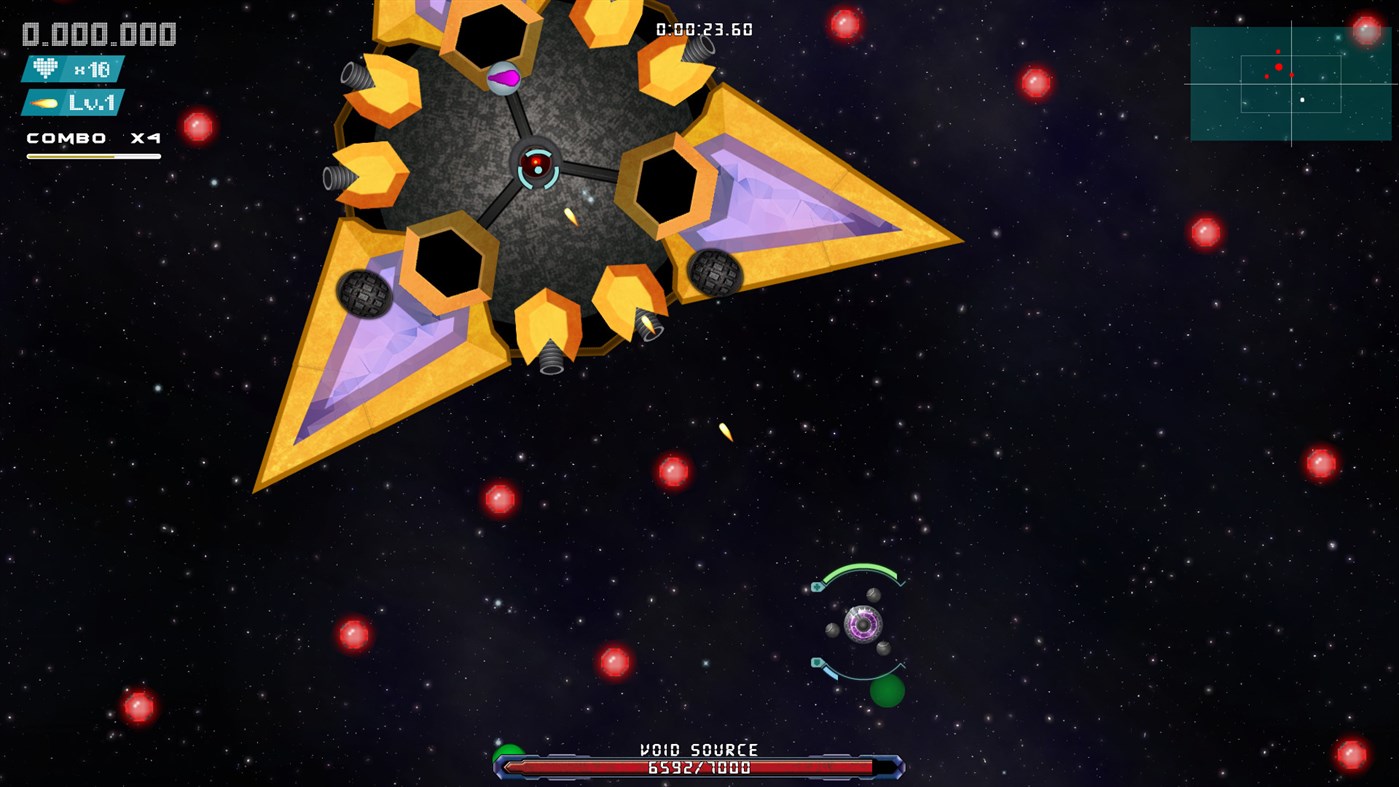Screen dimensions: 1399x787
Task: Select the VOID SOURCE label
Action: click(698, 748)
